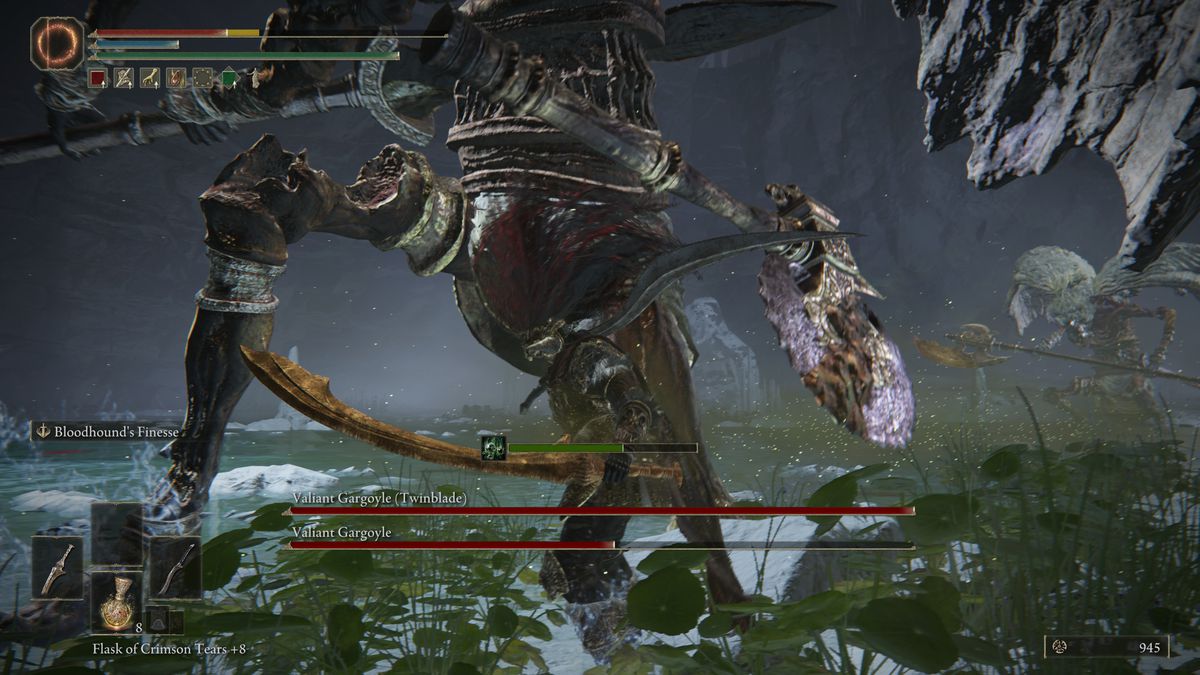Select the right-hand curved blade slot

(x=176, y=567)
